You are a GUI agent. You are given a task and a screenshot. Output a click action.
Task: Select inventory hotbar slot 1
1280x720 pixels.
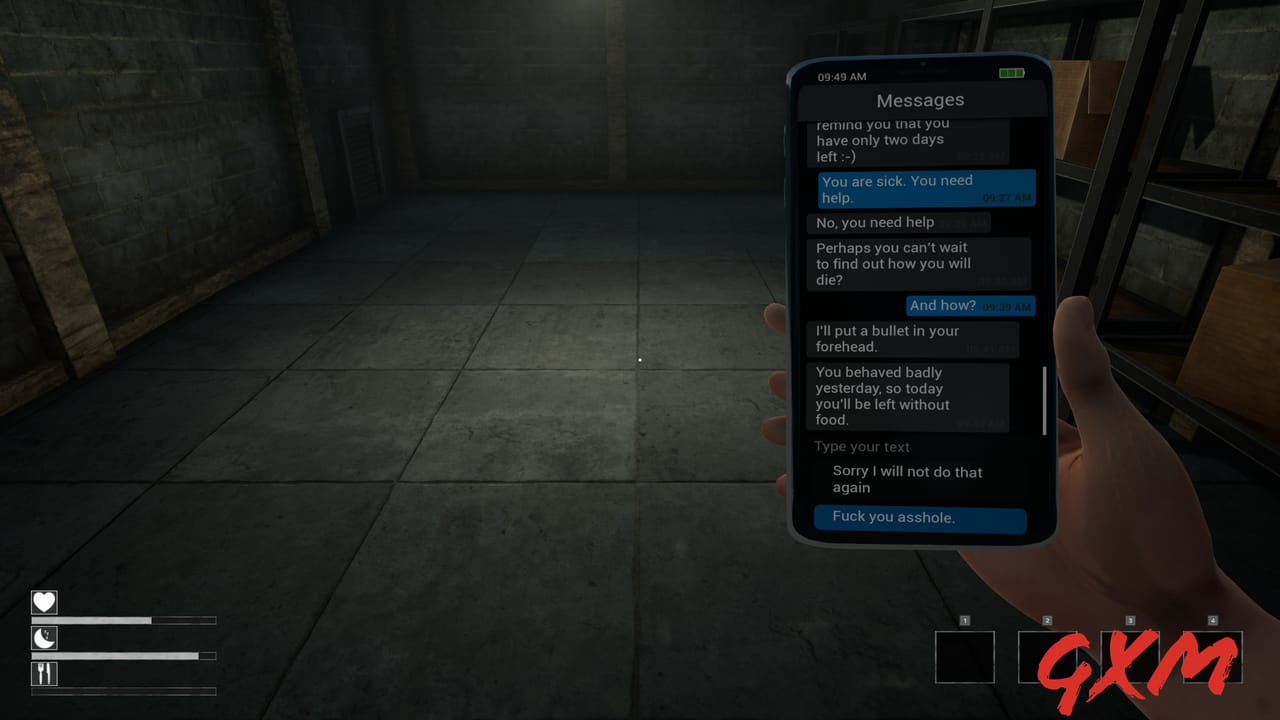(965, 655)
